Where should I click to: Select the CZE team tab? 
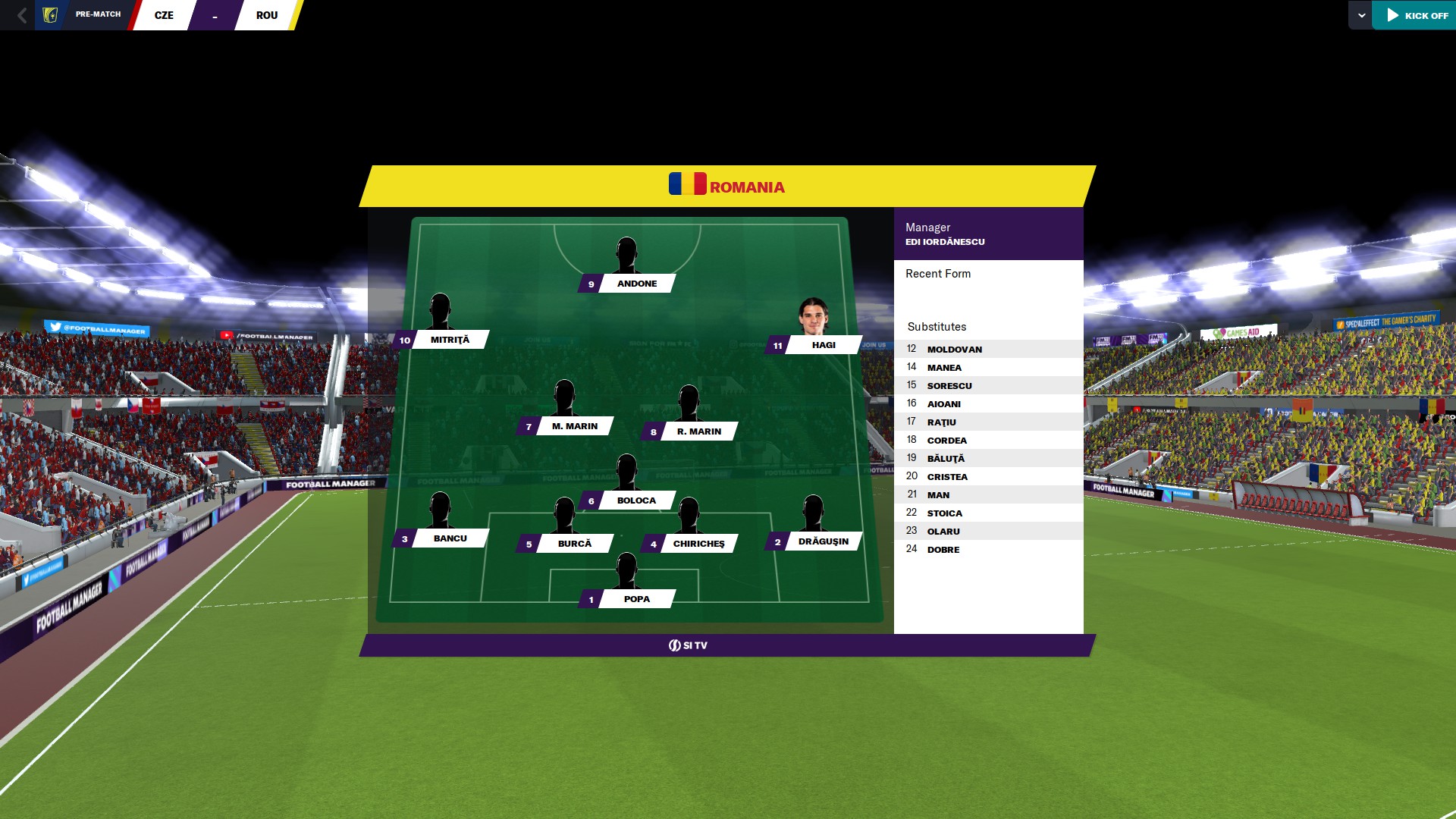(x=164, y=15)
